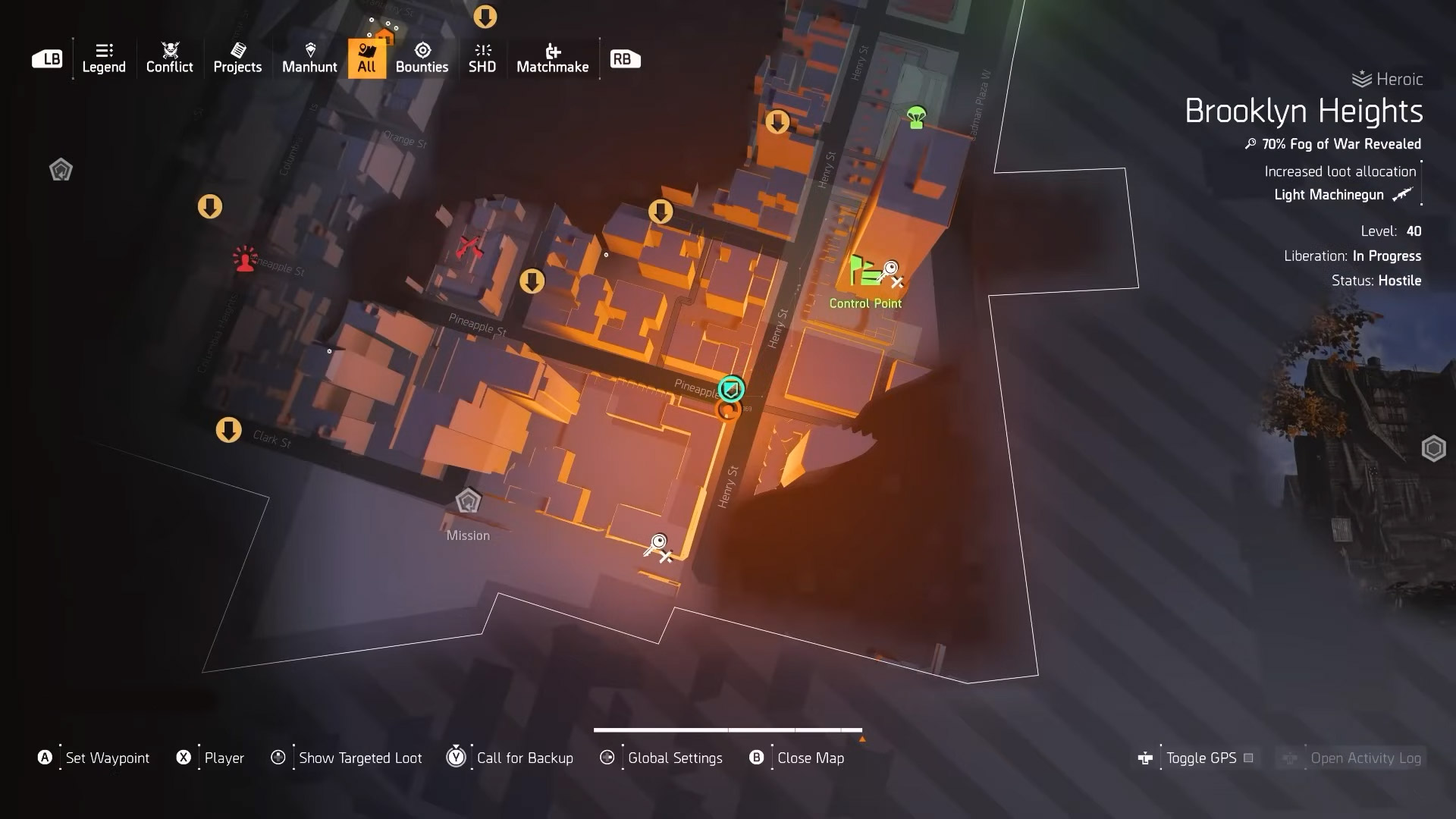Screen dimensions: 1456x819
Task: Click the teal shield player marker
Action: [731, 389]
